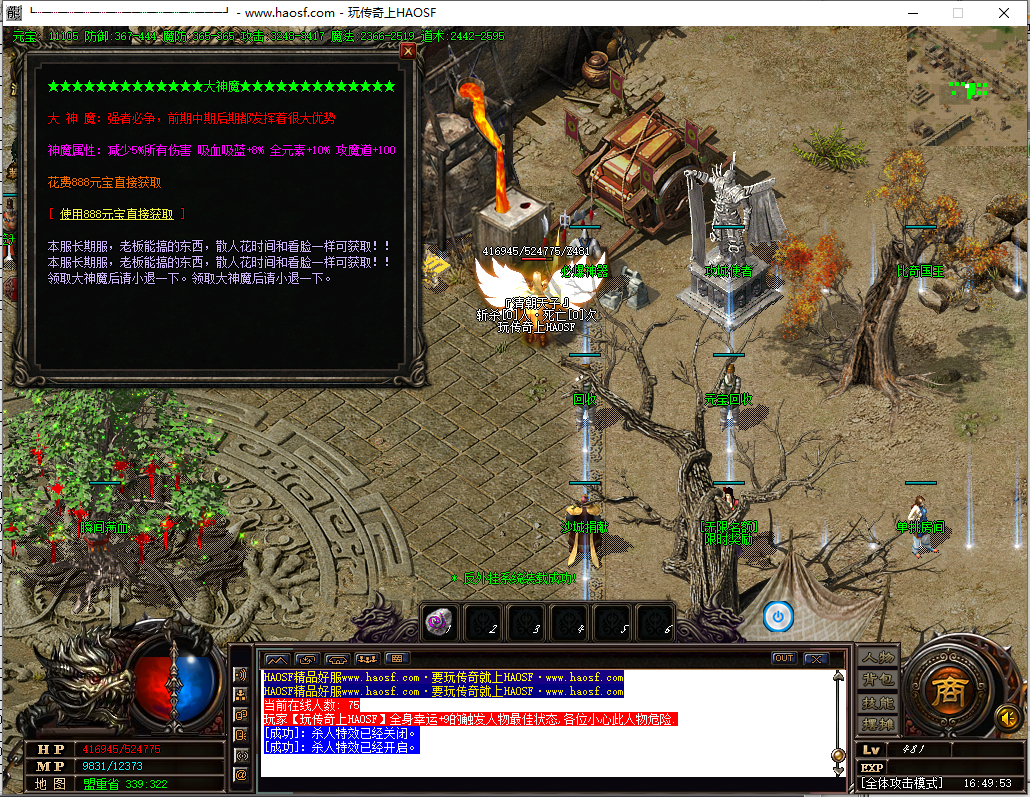Click the OUT button above chat
The height and width of the screenshot is (797, 1030).
(784, 658)
